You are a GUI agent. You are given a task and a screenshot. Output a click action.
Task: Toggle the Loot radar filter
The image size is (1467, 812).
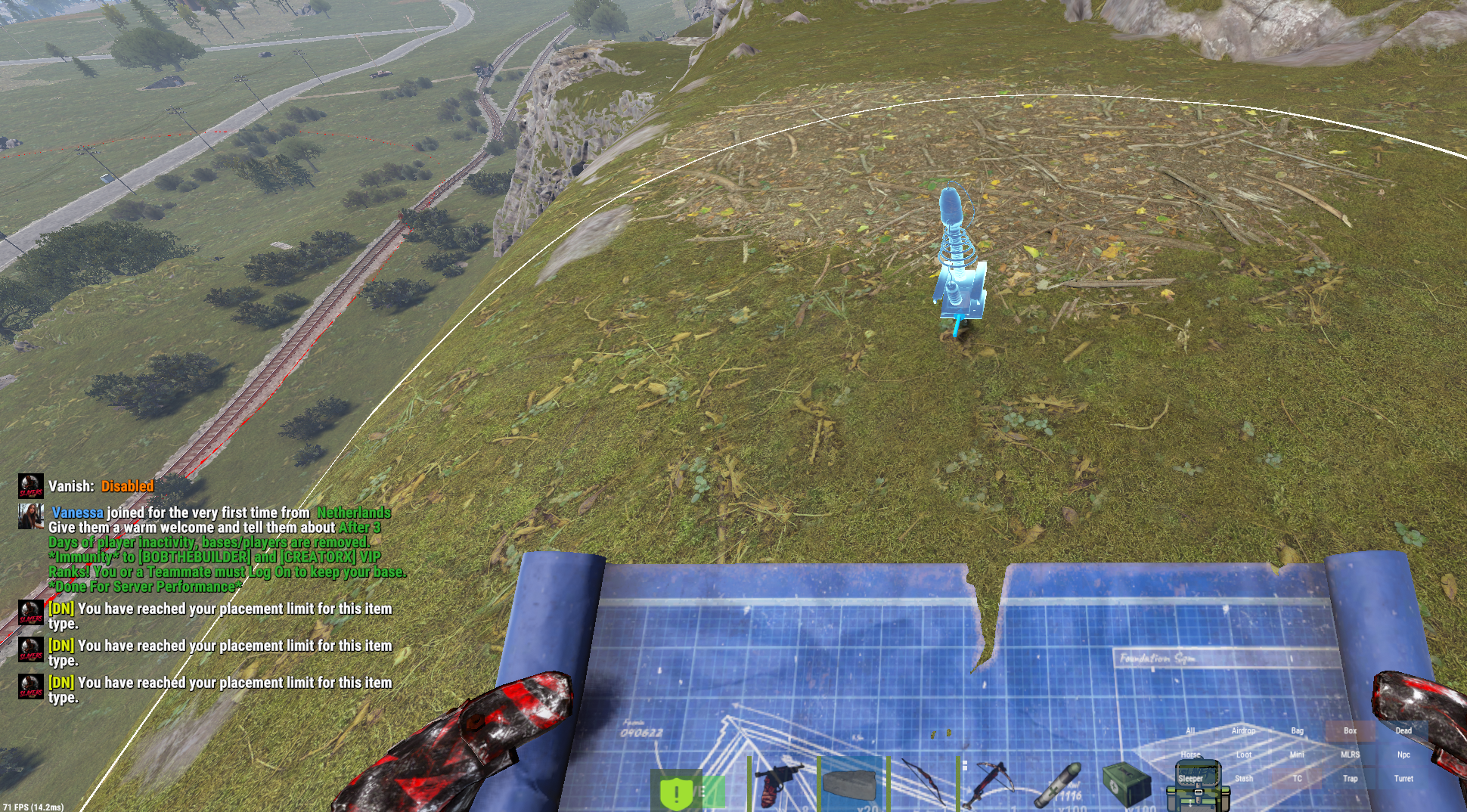click(x=1243, y=755)
